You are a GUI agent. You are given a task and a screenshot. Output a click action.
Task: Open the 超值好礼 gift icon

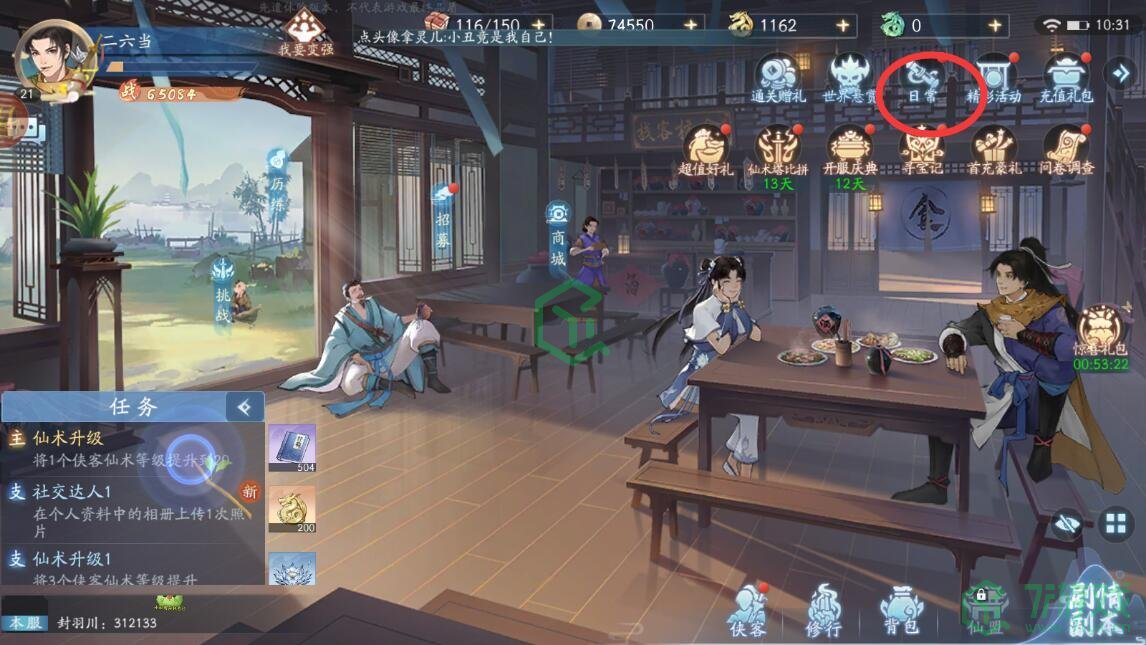(x=706, y=149)
